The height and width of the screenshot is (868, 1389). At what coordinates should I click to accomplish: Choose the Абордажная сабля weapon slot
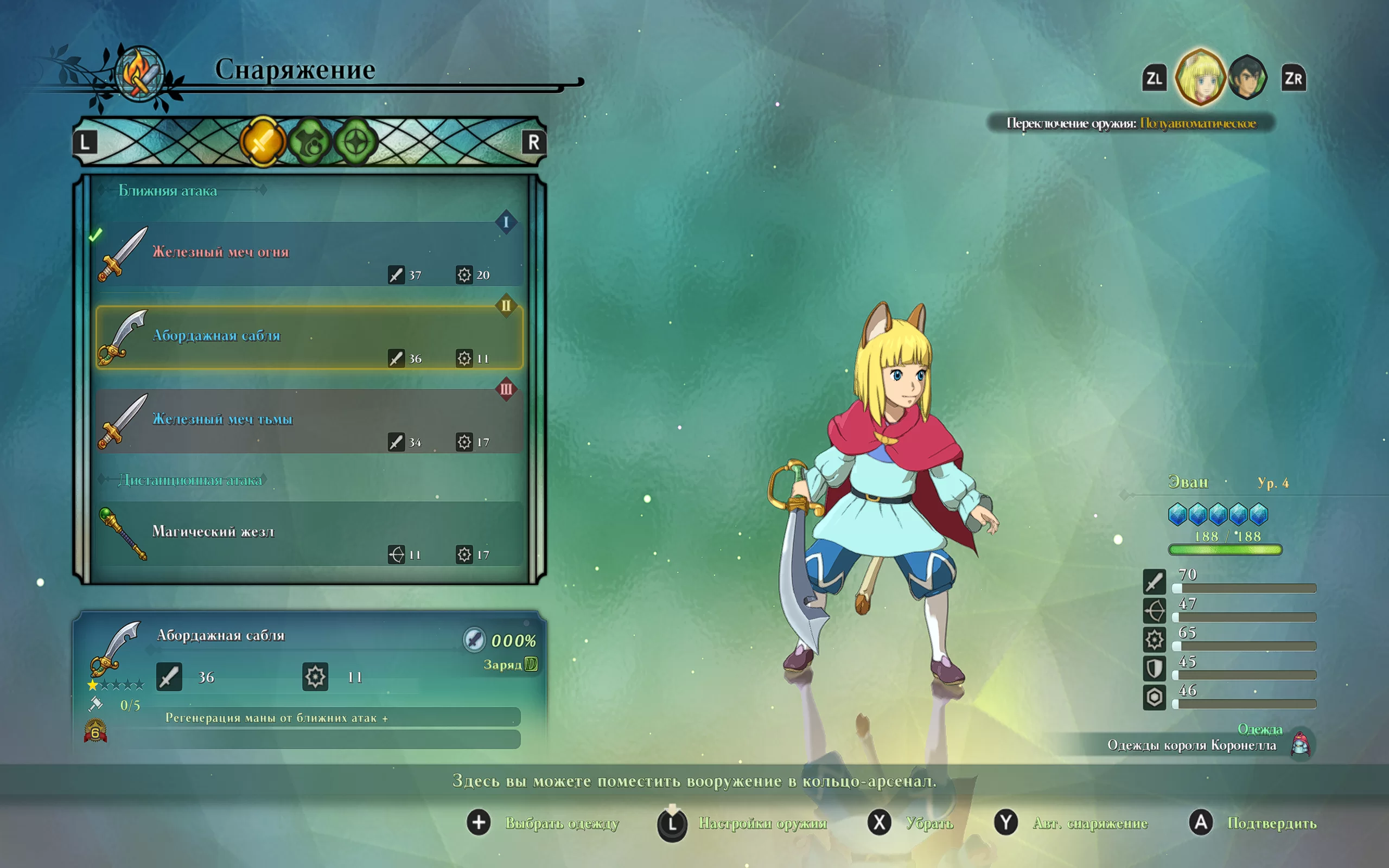pos(310,337)
